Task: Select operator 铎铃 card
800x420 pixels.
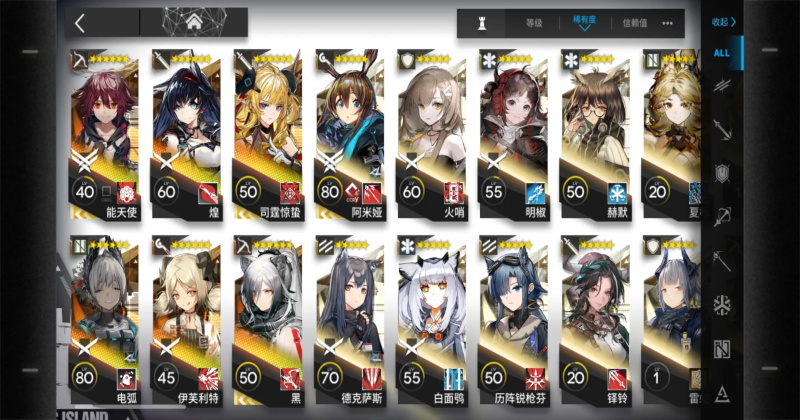Action: click(594, 318)
